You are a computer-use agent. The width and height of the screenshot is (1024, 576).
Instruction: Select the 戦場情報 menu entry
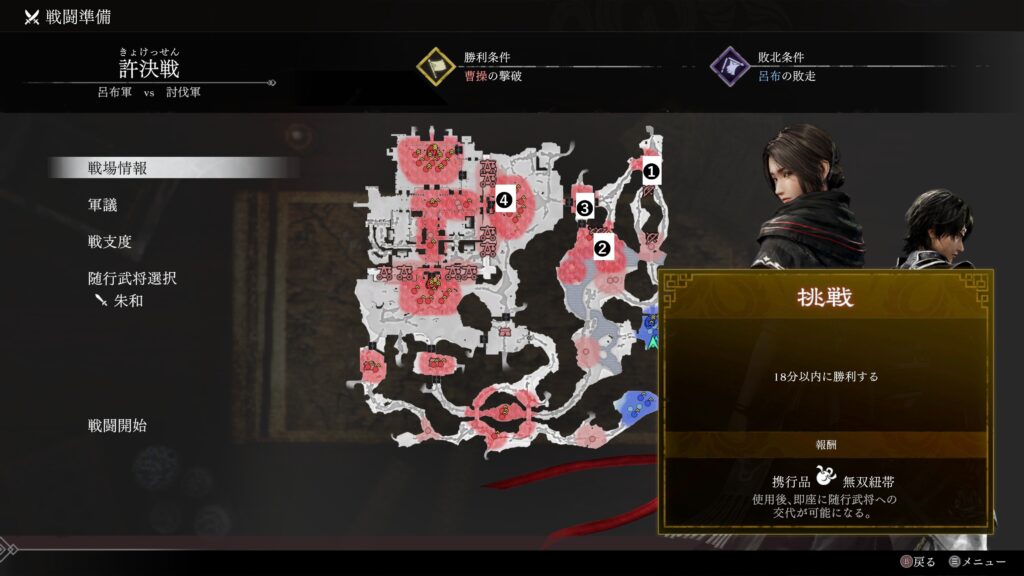point(118,168)
